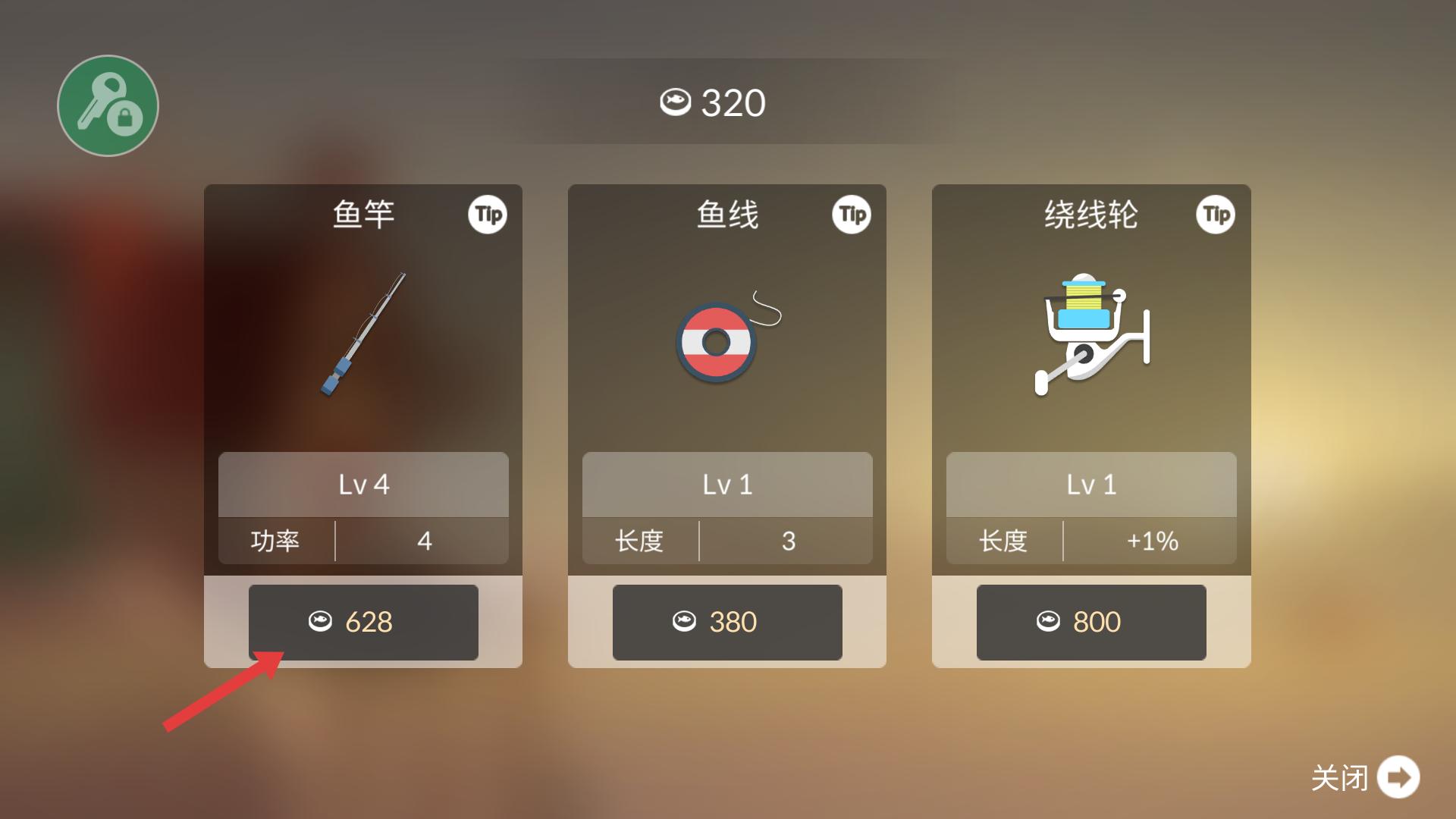Purchase the fishing line upgrade for 380
The image size is (1456, 819).
point(727,622)
